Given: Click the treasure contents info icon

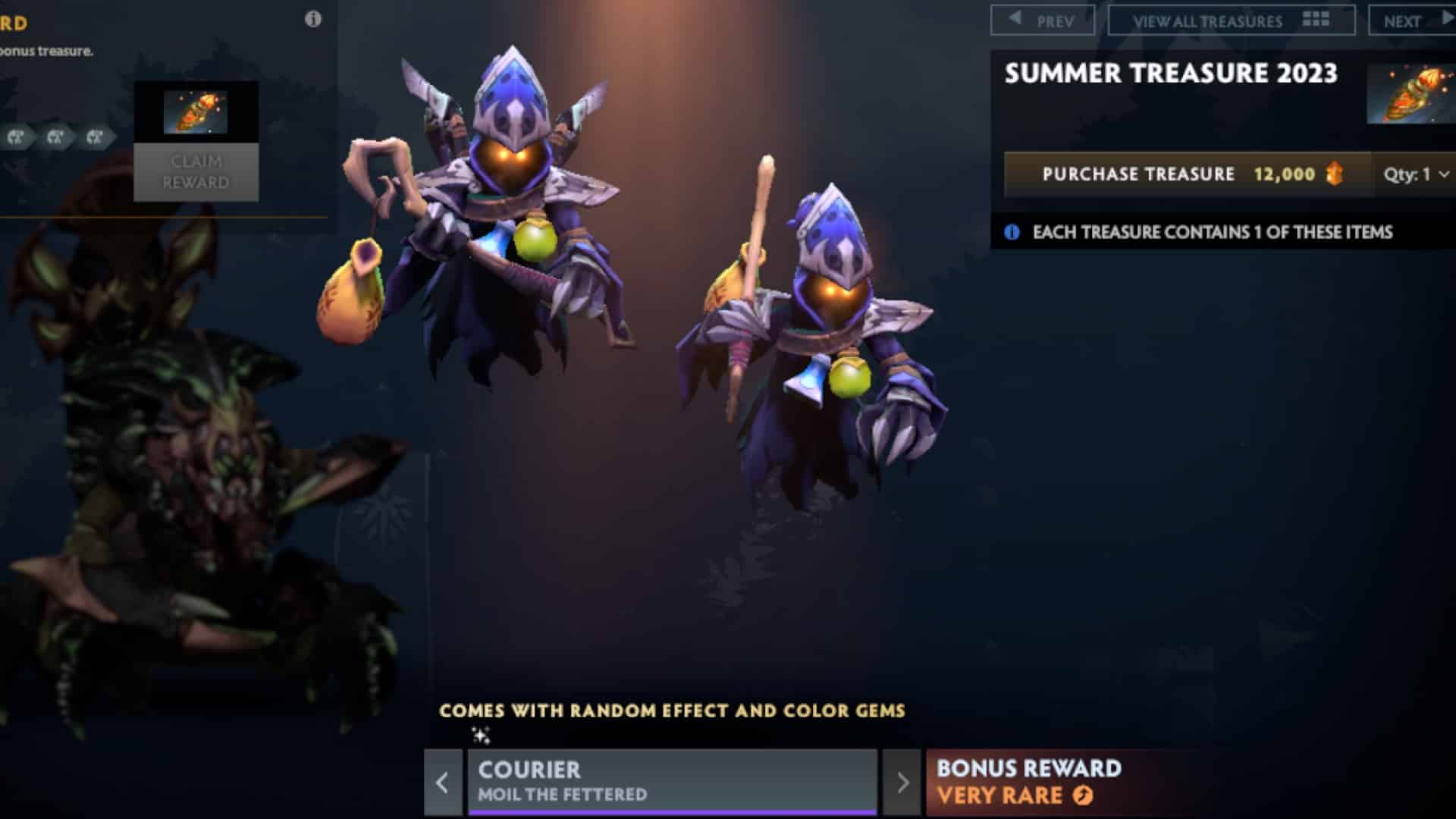Looking at the screenshot, I should coord(1012,232).
